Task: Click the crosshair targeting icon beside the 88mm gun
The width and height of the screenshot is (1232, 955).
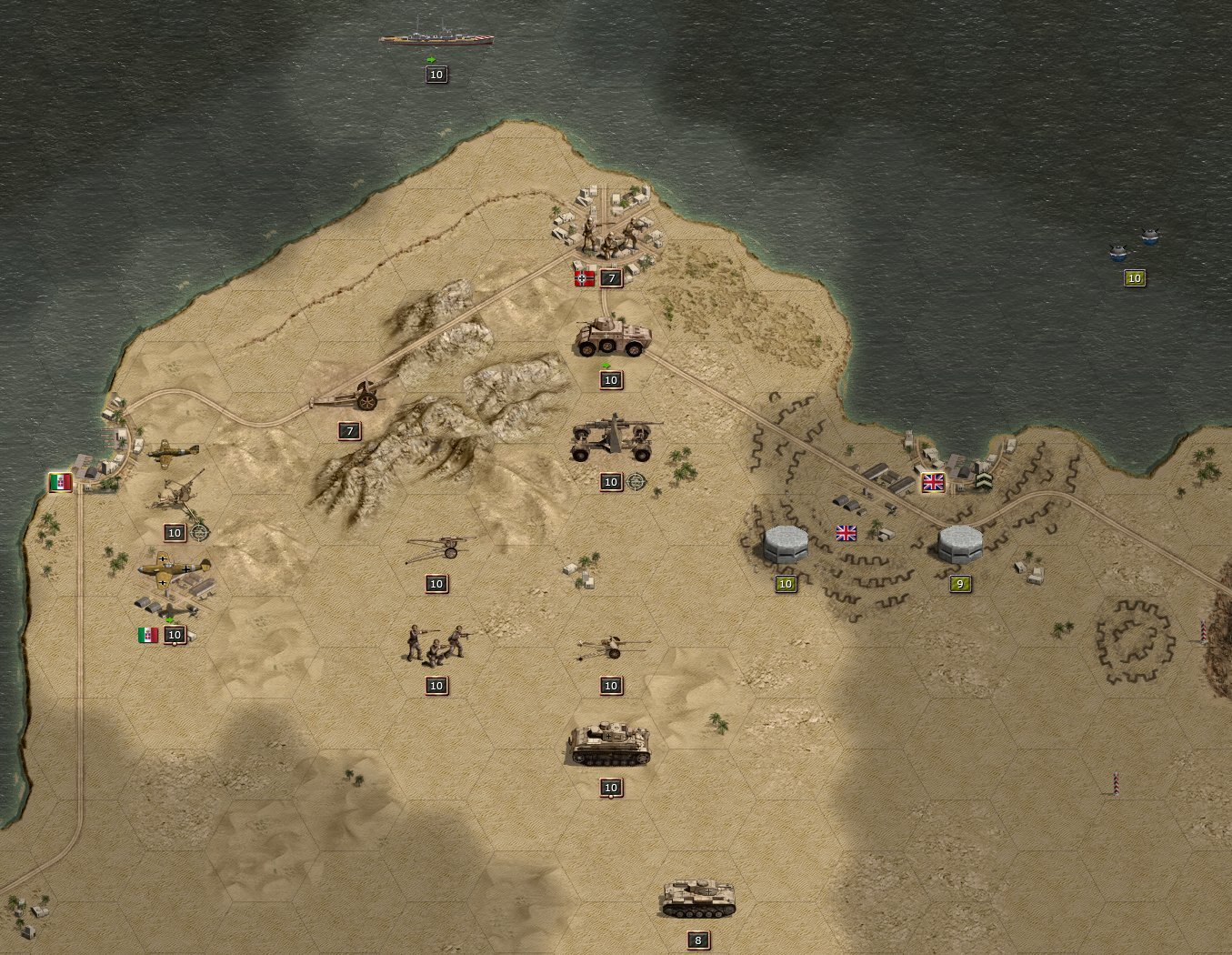Action: point(634,481)
